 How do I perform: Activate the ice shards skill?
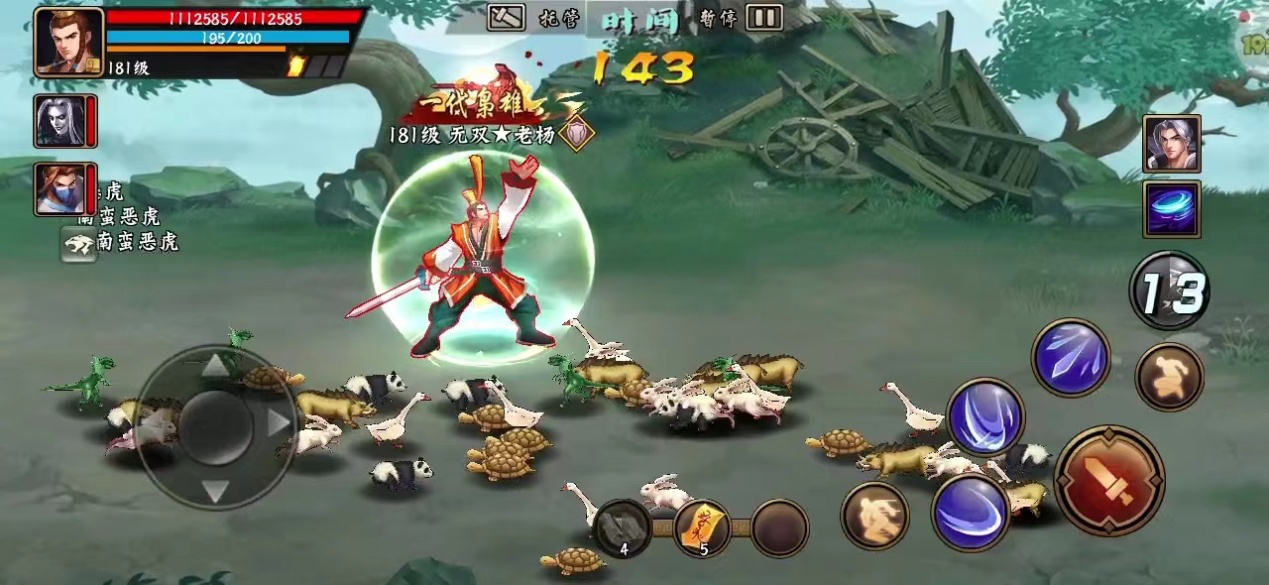pyautogui.click(x=1071, y=358)
